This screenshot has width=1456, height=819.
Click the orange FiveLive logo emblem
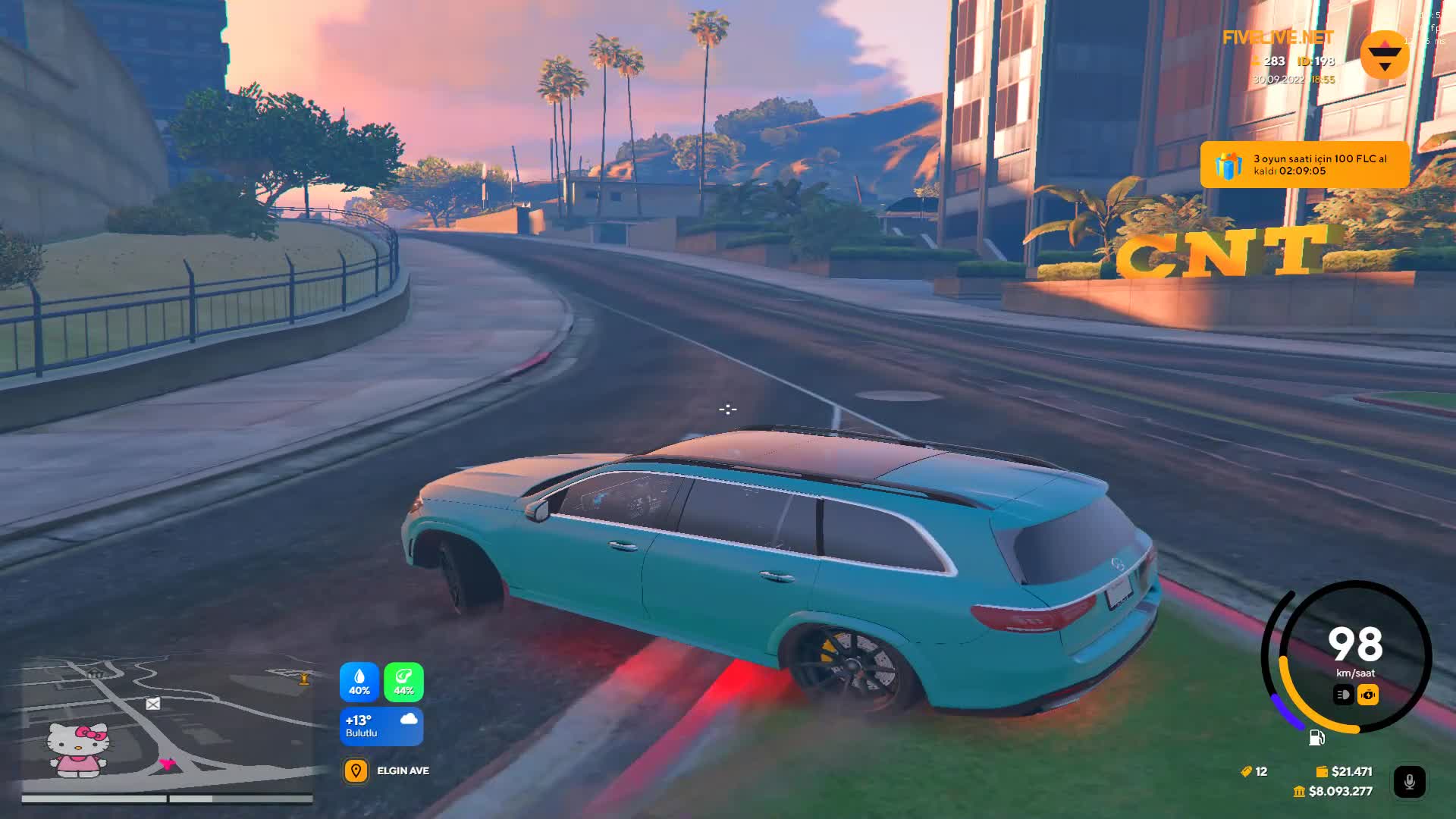pyautogui.click(x=1385, y=55)
